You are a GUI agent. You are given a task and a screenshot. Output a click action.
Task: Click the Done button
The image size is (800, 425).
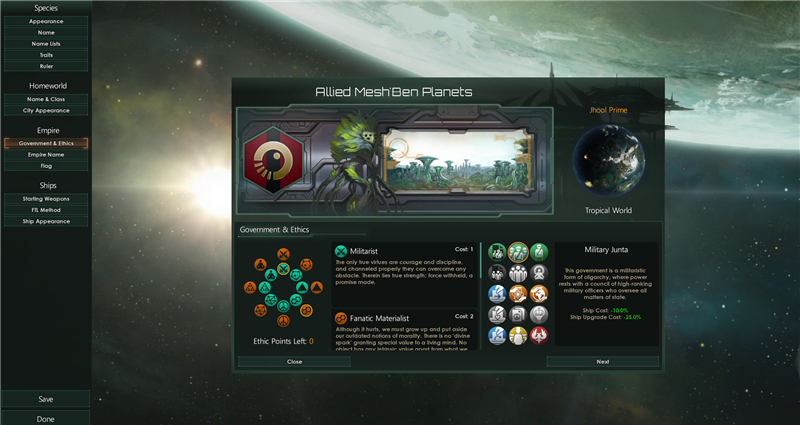coord(46,418)
